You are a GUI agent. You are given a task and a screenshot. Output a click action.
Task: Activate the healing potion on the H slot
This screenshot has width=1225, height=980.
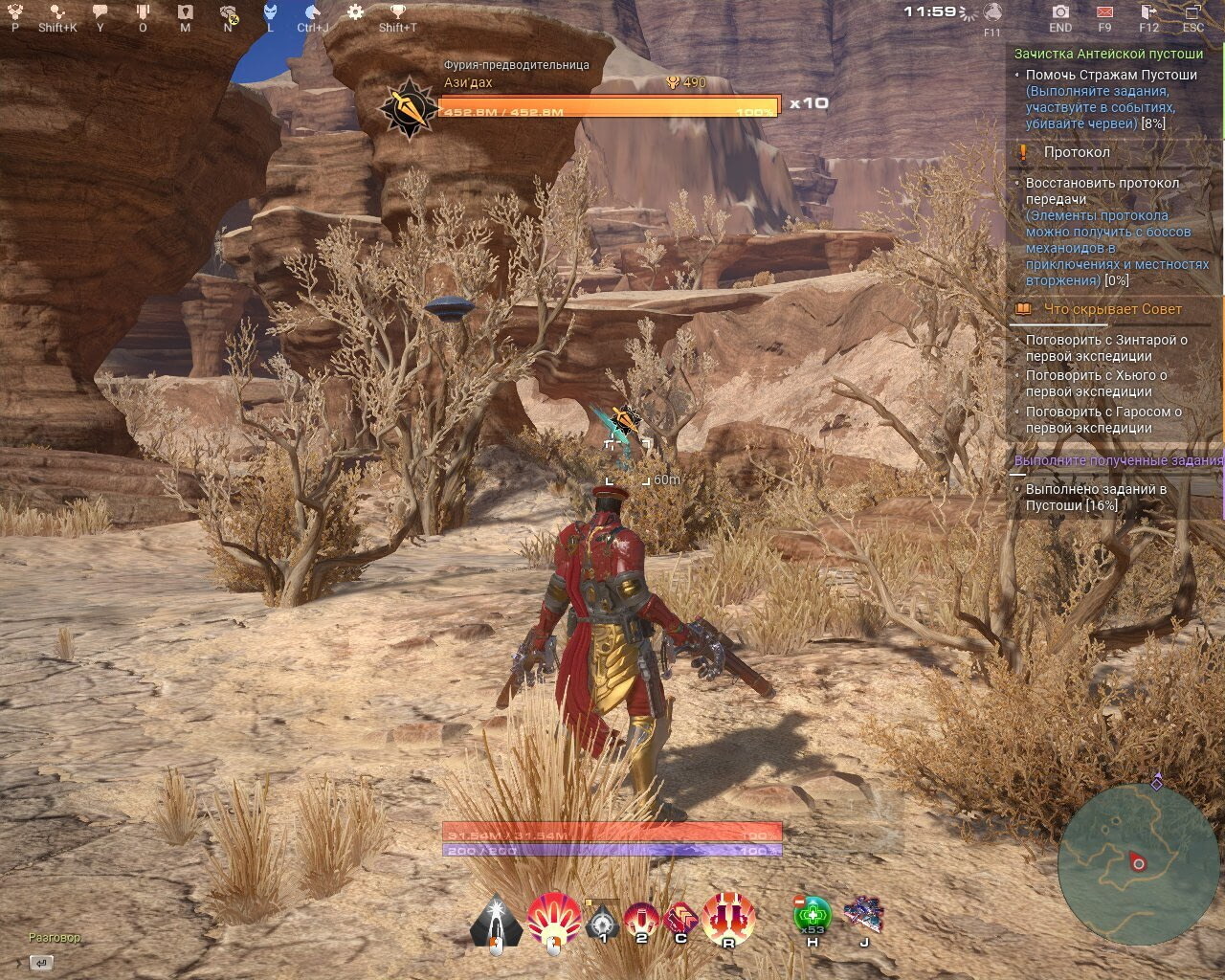(811, 915)
